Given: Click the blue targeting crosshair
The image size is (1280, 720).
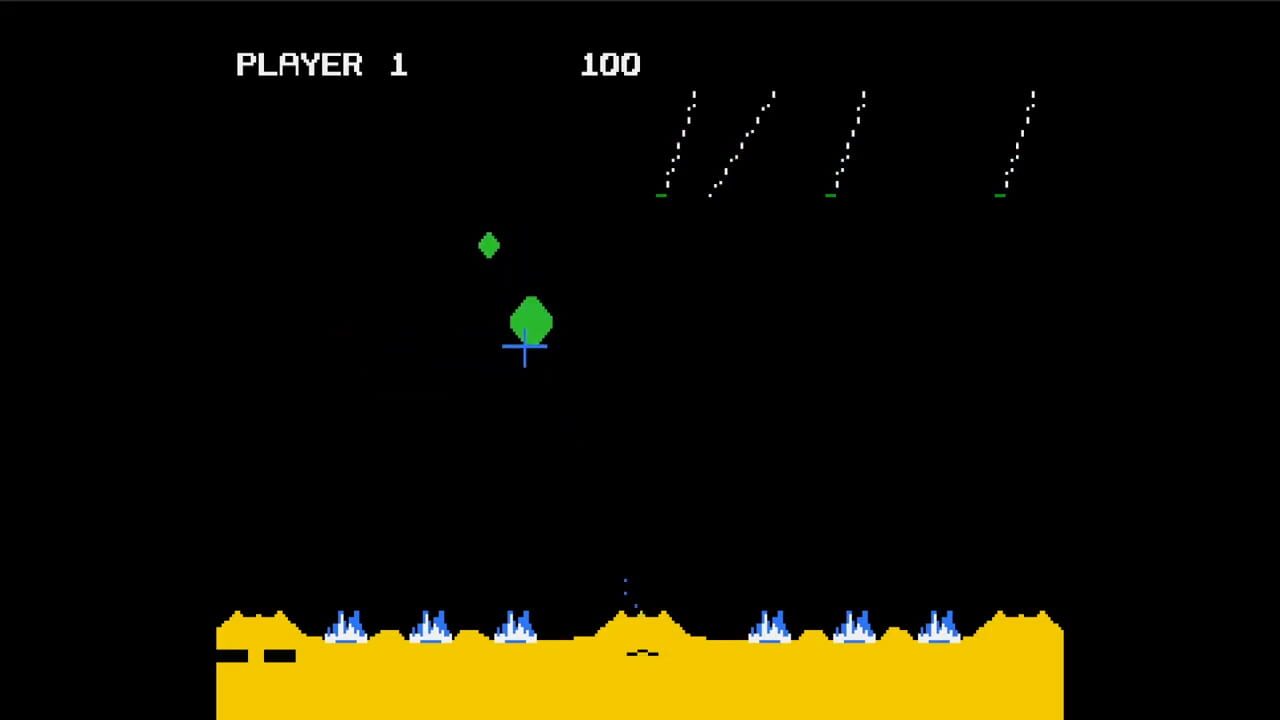Looking at the screenshot, I should pos(525,347).
